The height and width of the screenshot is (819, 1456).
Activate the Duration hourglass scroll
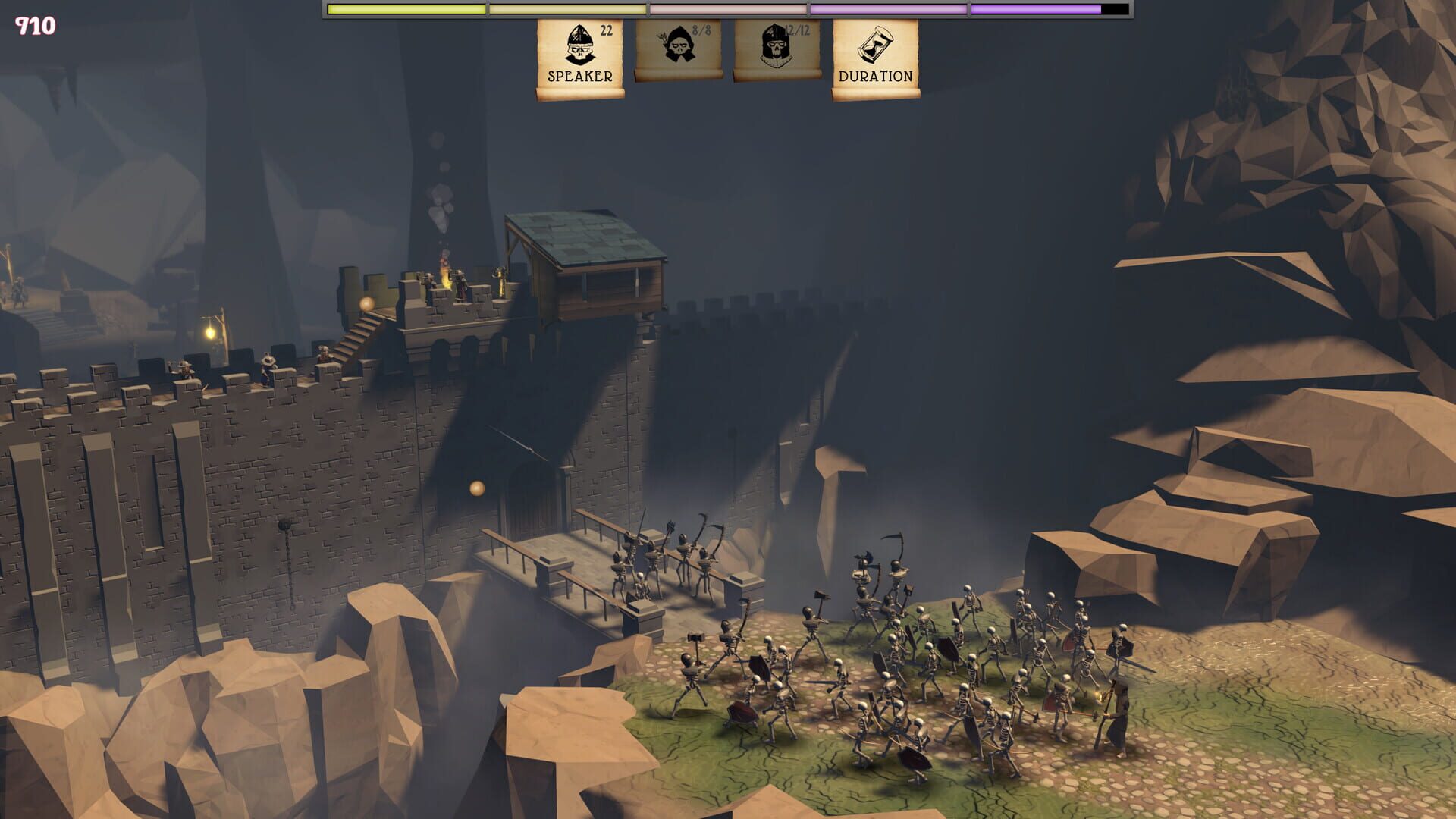(875, 58)
